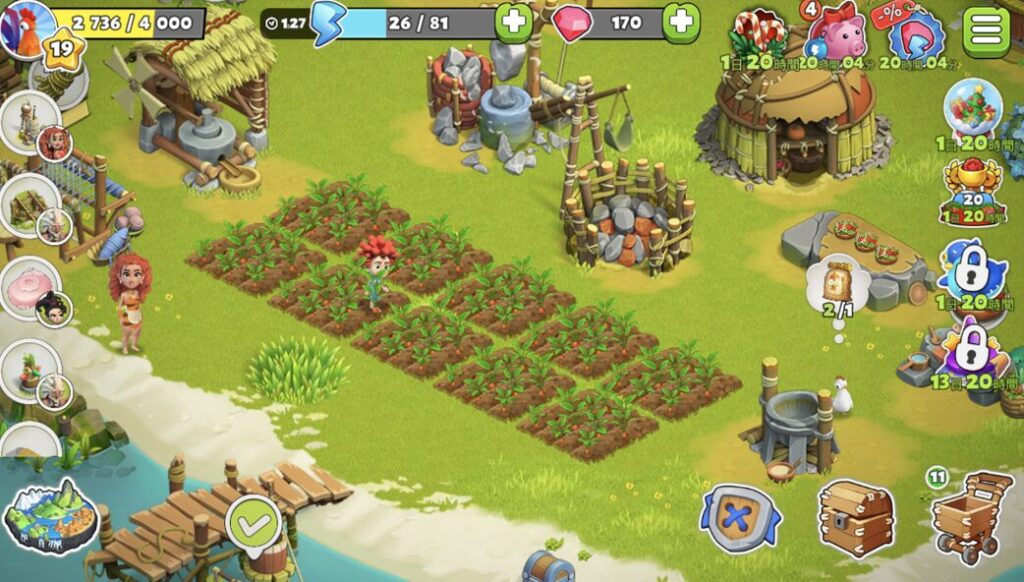The height and width of the screenshot is (582, 1024).
Task: Tap the locked blue bird event
Action: [x=972, y=270]
